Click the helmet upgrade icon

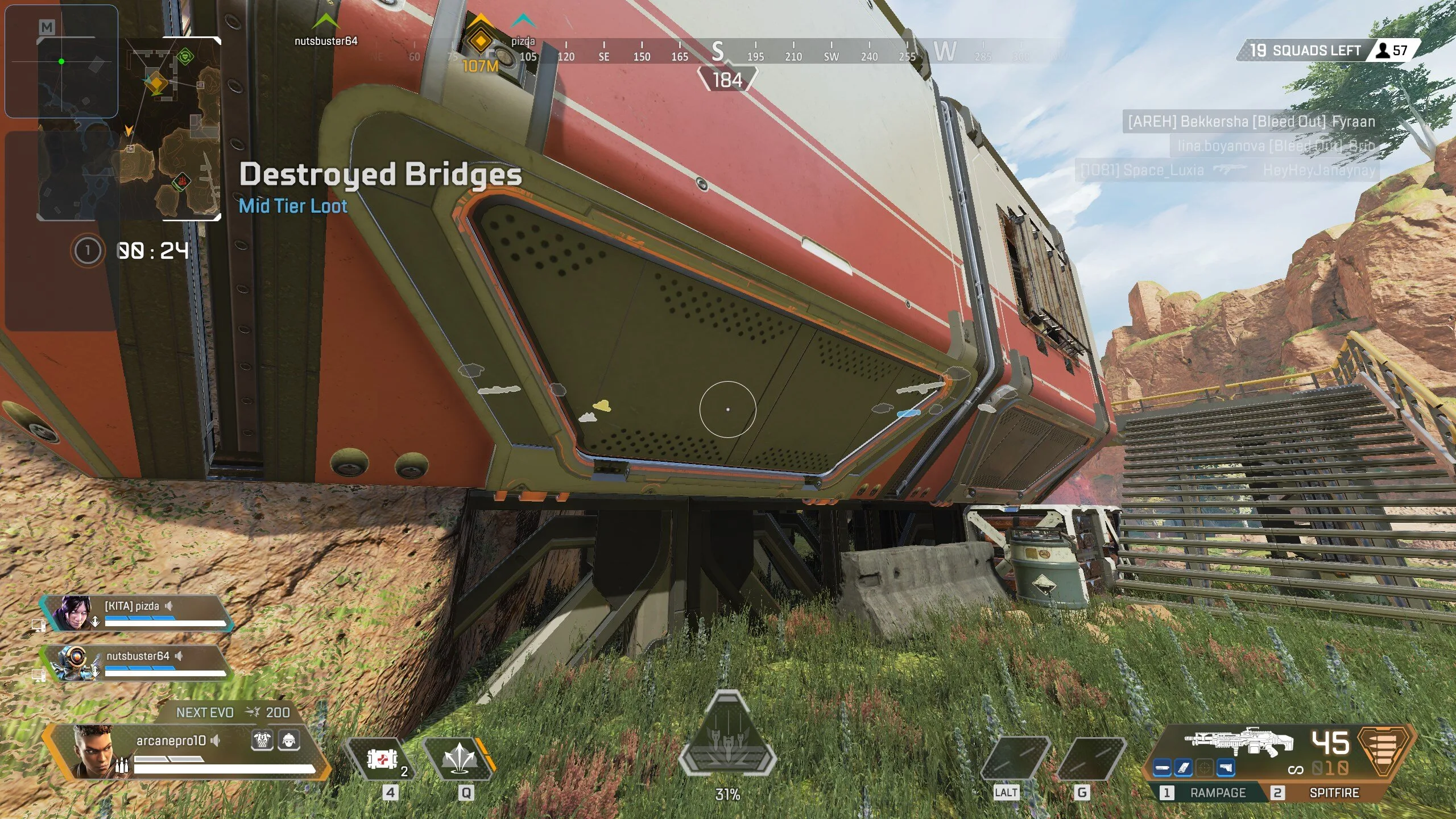click(x=288, y=740)
